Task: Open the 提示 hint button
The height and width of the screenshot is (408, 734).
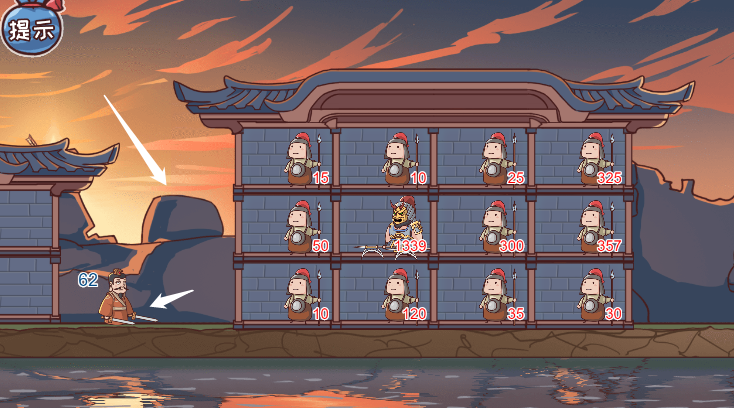Action: tap(30, 28)
